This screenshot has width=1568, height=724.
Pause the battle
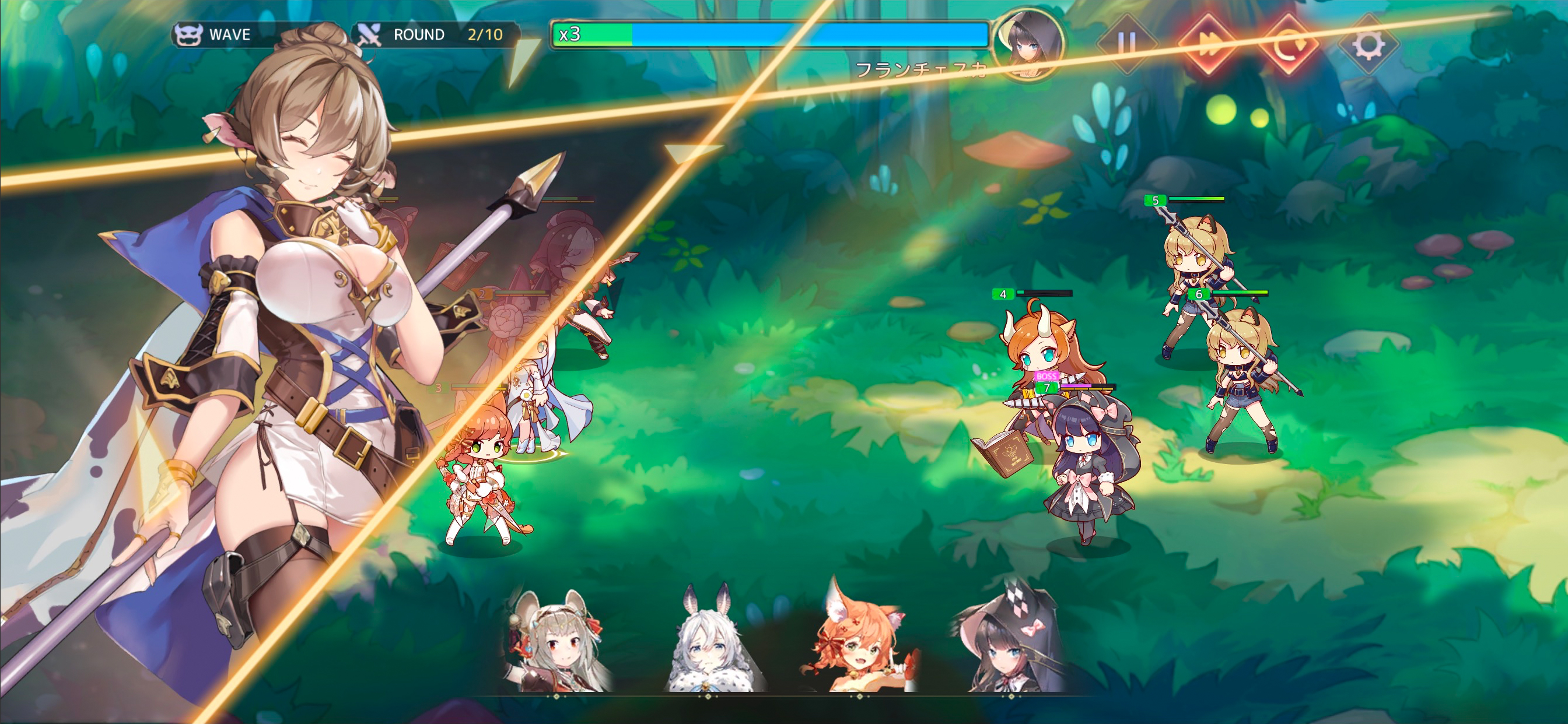coord(1126,44)
